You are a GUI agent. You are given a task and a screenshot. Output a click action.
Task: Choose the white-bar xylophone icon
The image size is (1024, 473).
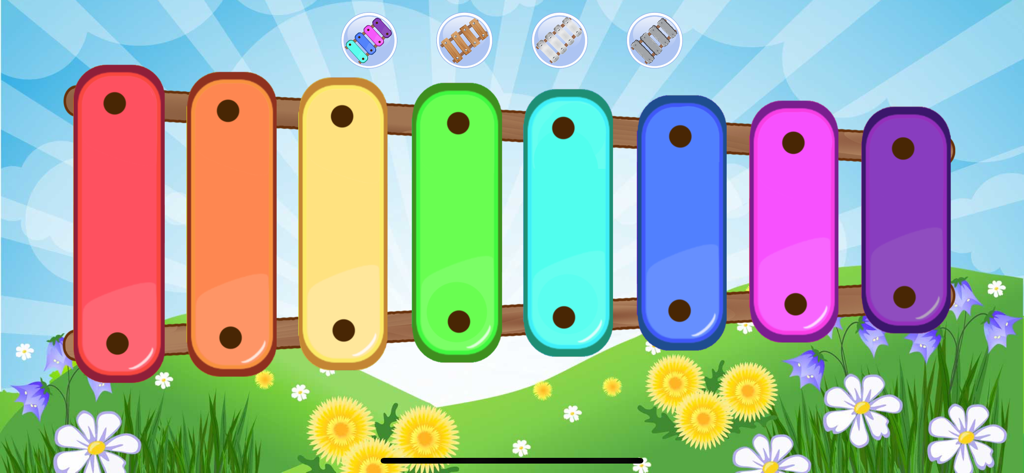tap(559, 40)
